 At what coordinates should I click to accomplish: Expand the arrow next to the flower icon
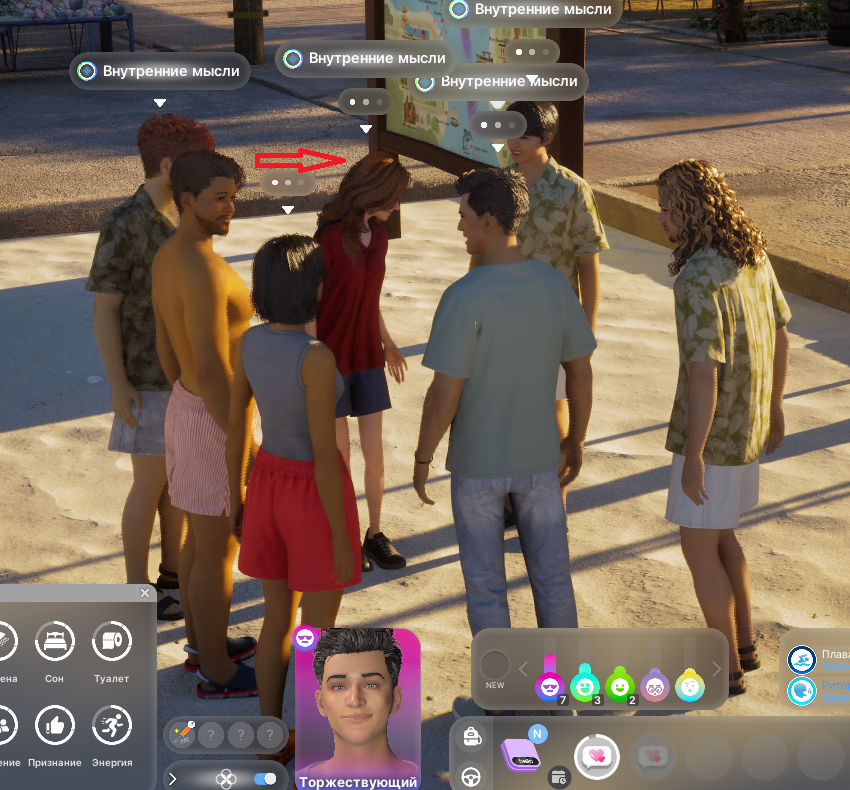(172, 778)
